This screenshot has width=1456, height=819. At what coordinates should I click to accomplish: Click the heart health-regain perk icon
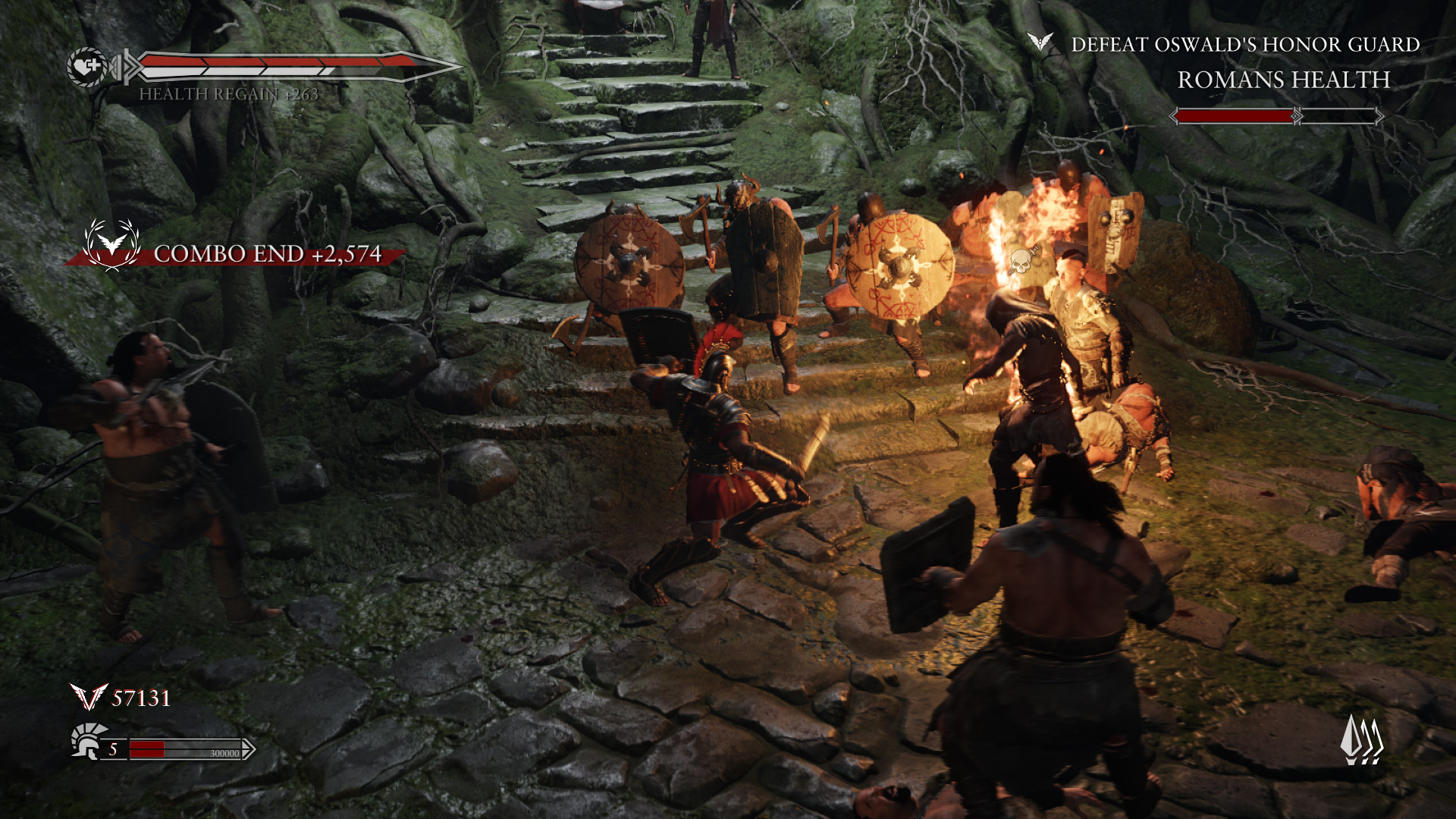(x=86, y=67)
